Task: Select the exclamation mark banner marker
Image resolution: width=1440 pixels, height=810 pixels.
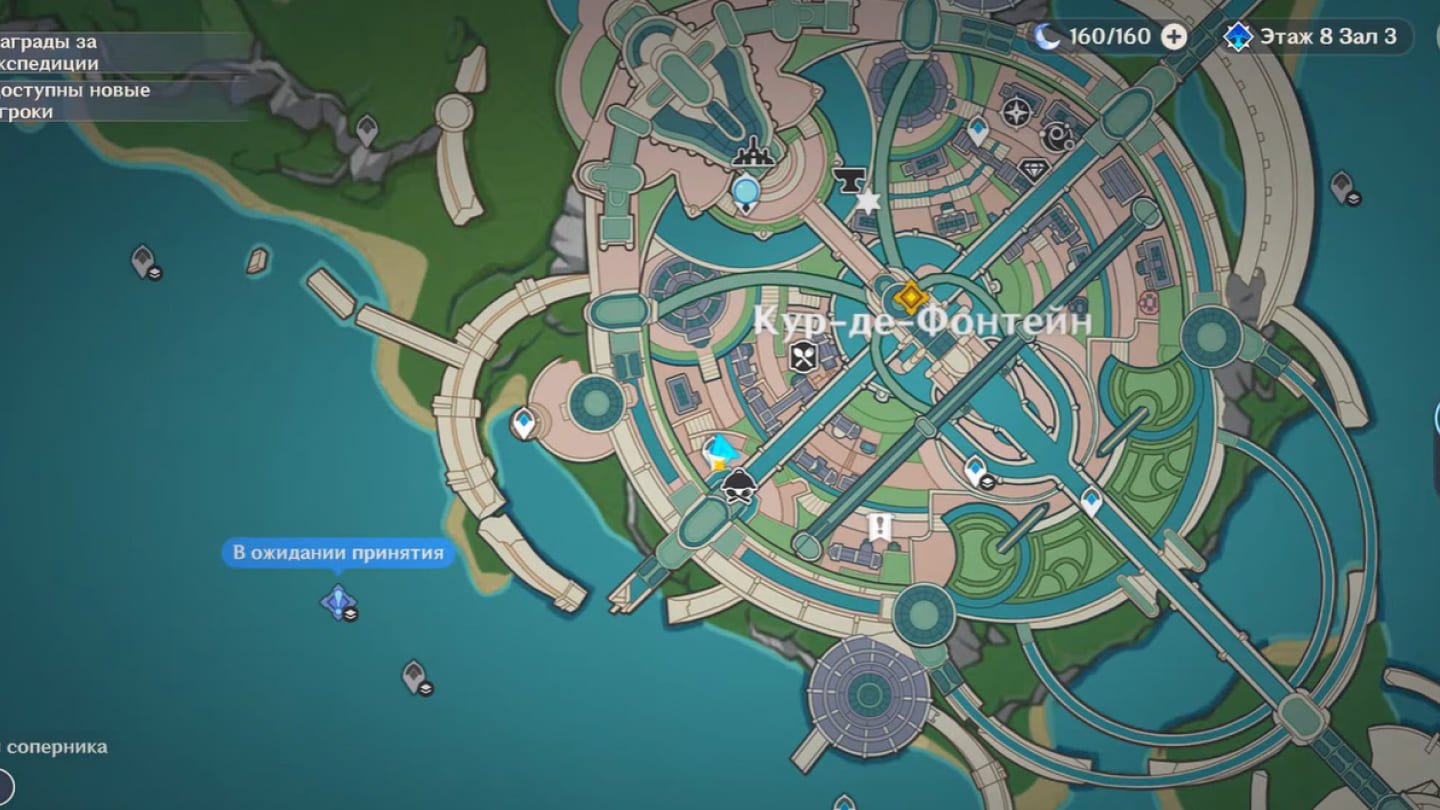Action: coord(880,526)
